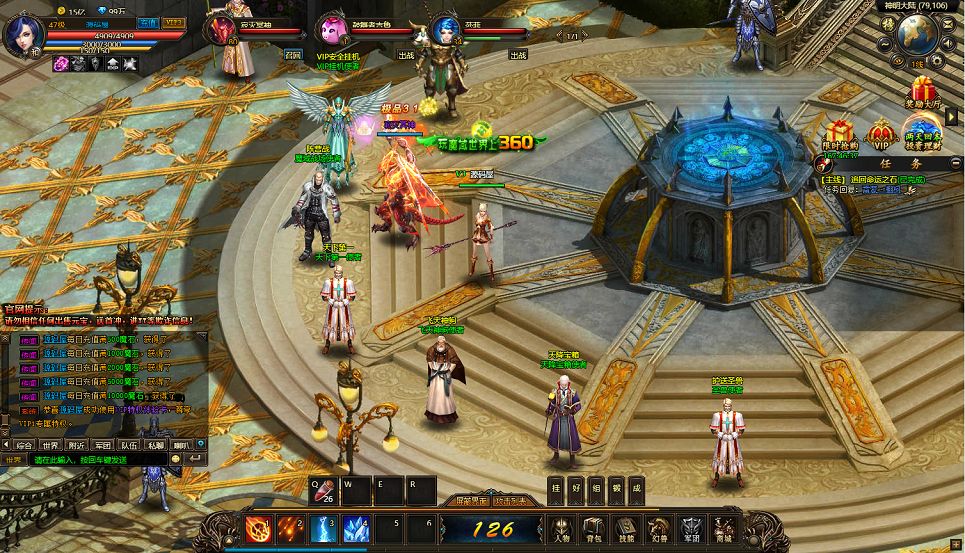The height and width of the screenshot is (553, 965).
Task: Open the 背包 backpack
Action: tap(595, 528)
